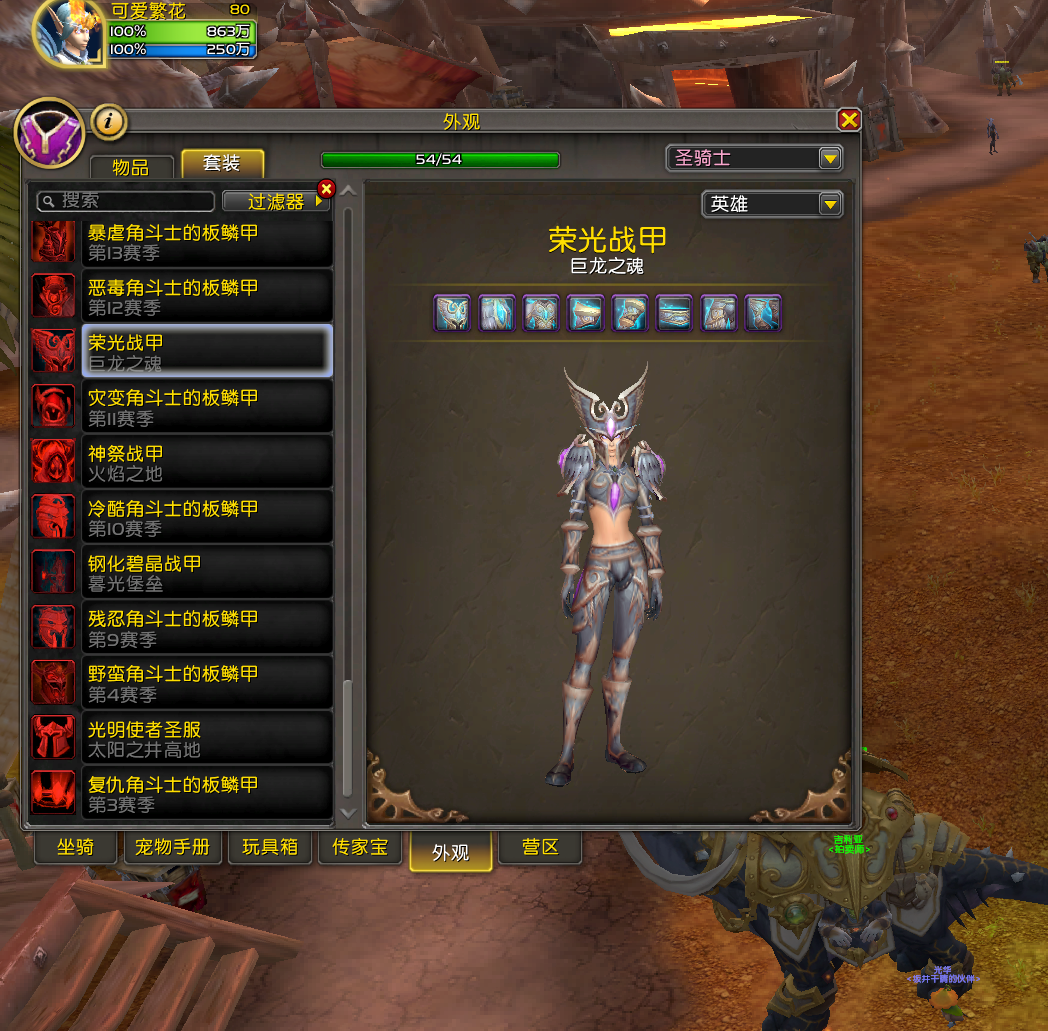Choose the 复仇角斗士的板鳞甲 set
Viewport: 1048px width, 1031px height.
coord(206,793)
